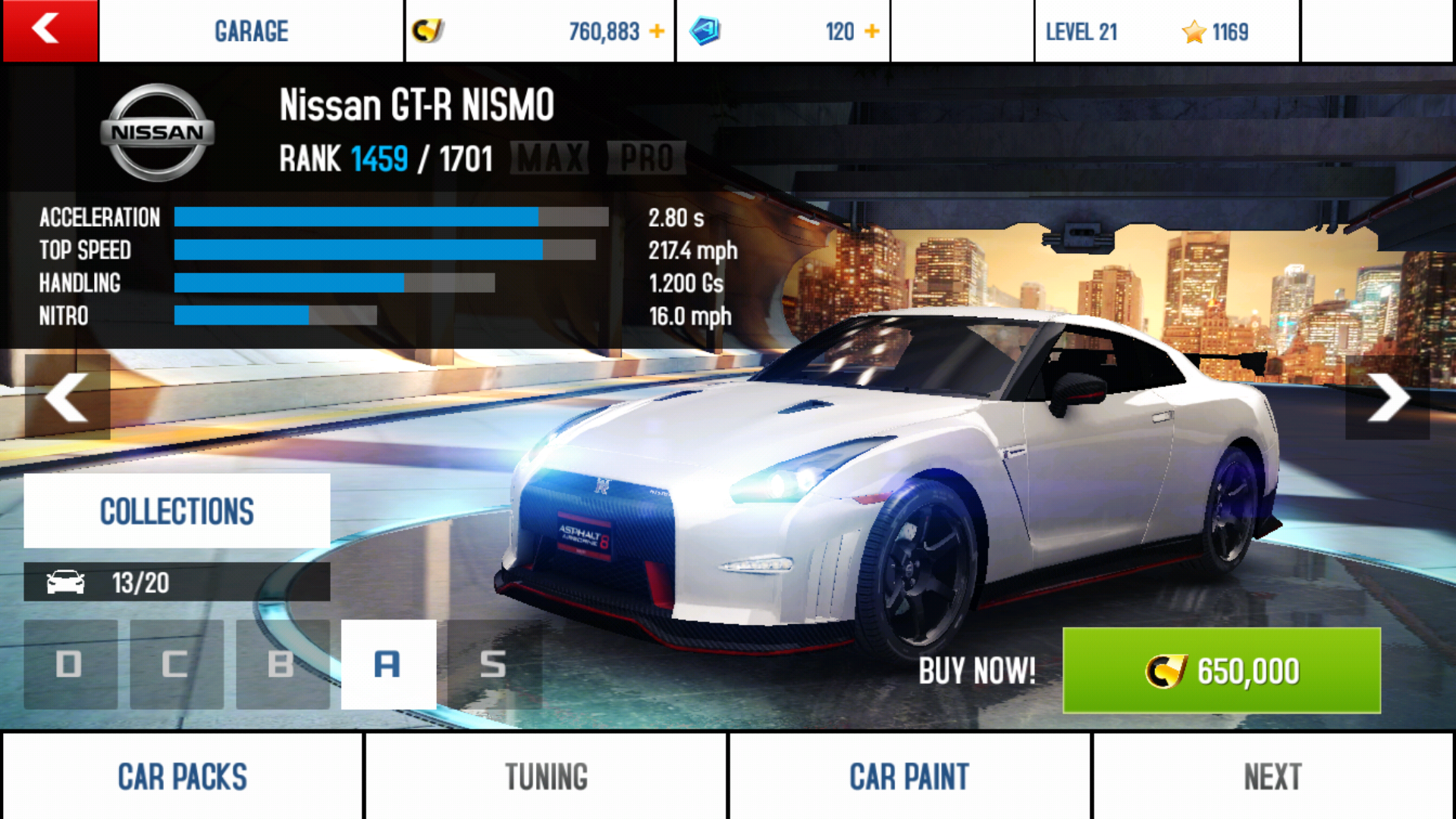Add more blue tokens with the plus icon
Viewport: 1456px width, 819px height.
872,32
